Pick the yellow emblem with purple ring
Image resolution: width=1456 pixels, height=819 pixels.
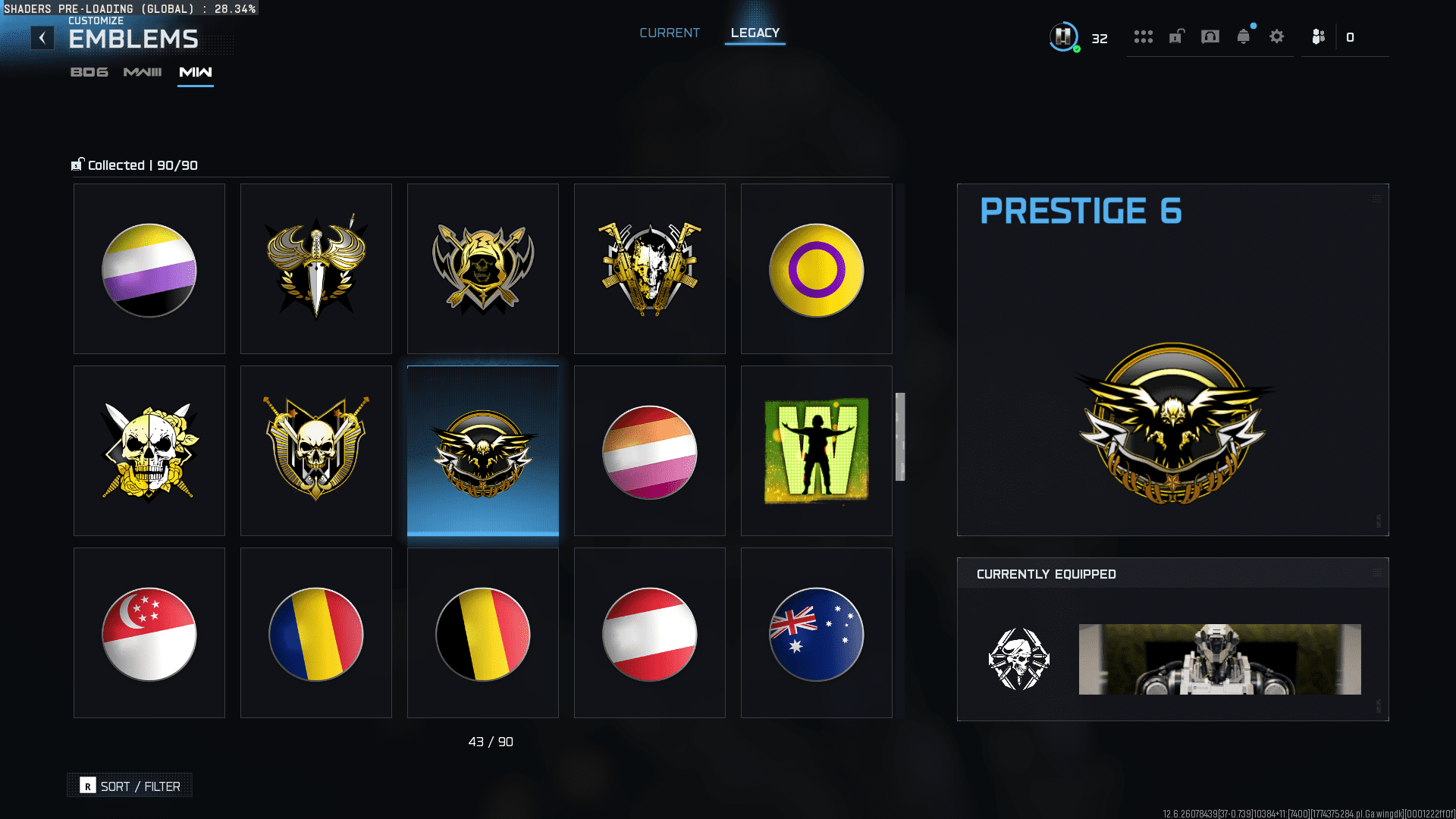pyautogui.click(x=817, y=269)
